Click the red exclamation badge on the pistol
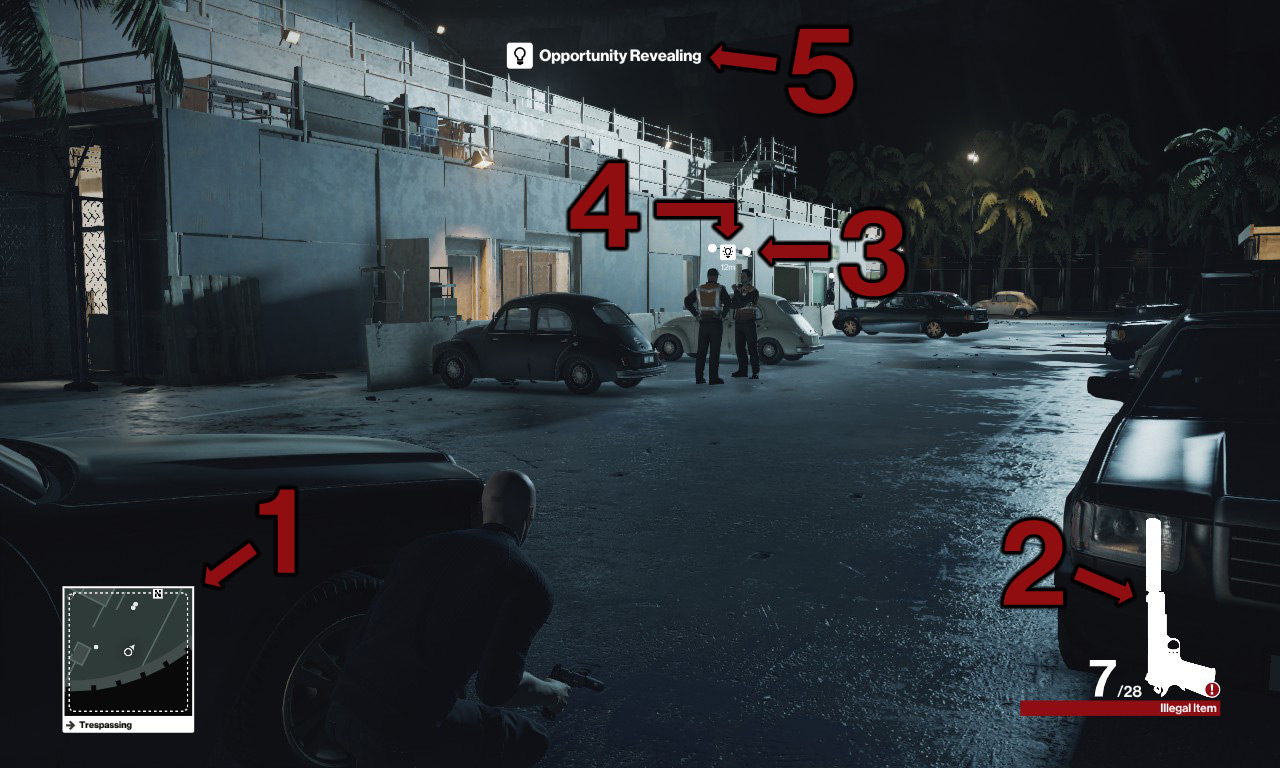The height and width of the screenshot is (768, 1280). [1211, 690]
